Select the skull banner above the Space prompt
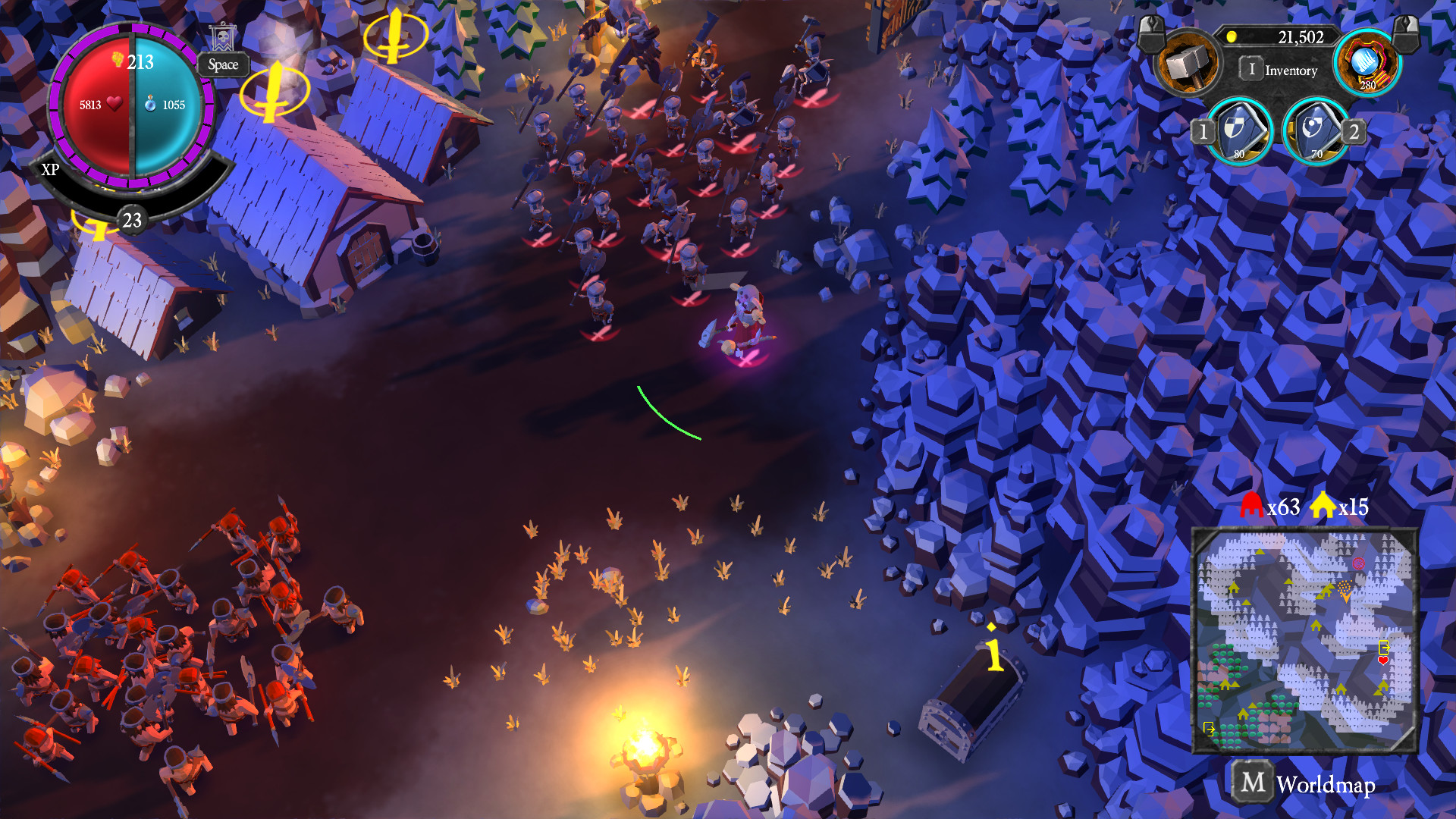 click(224, 35)
